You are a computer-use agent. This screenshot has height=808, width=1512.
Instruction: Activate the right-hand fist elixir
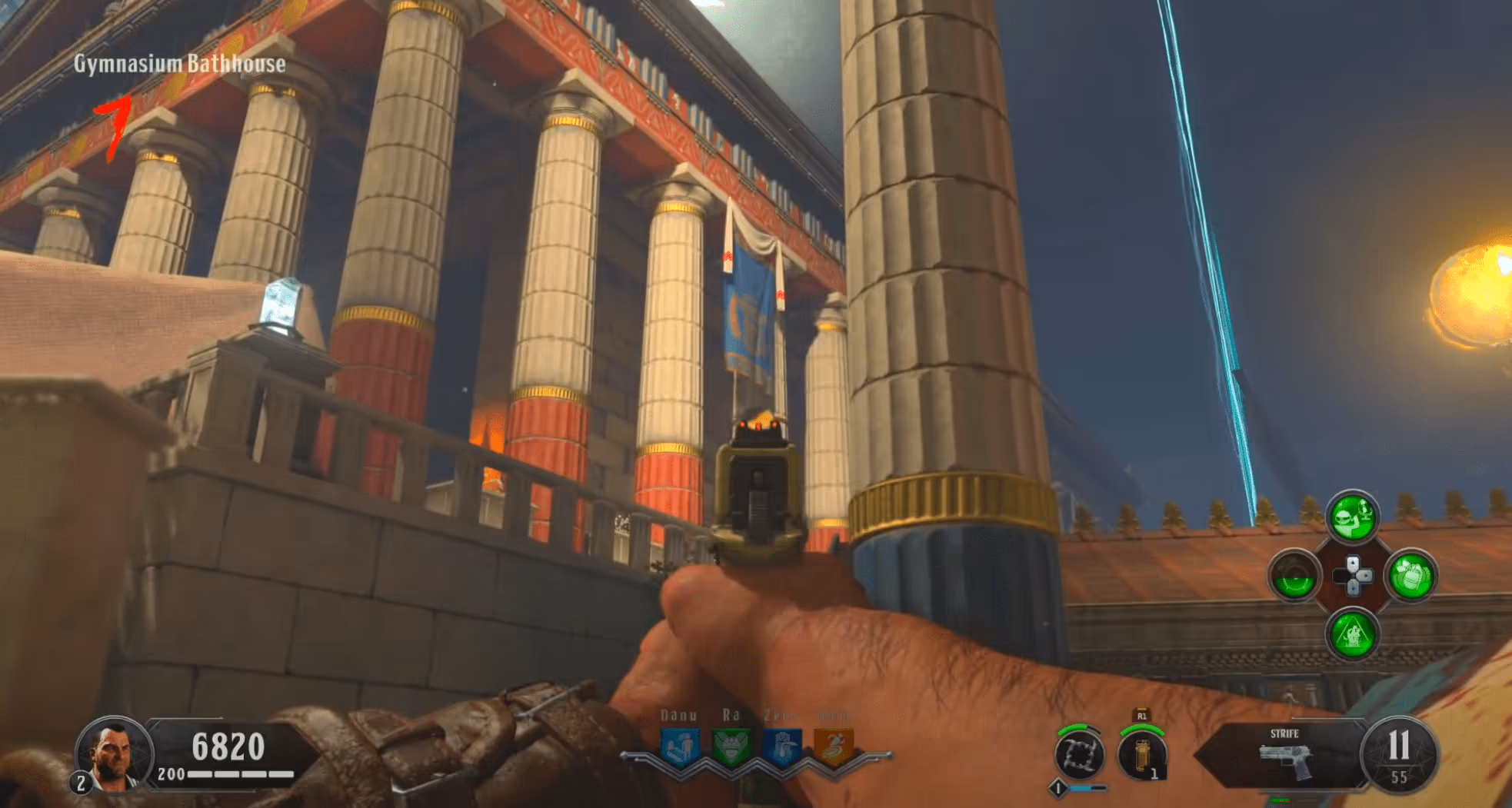point(1410,576)
